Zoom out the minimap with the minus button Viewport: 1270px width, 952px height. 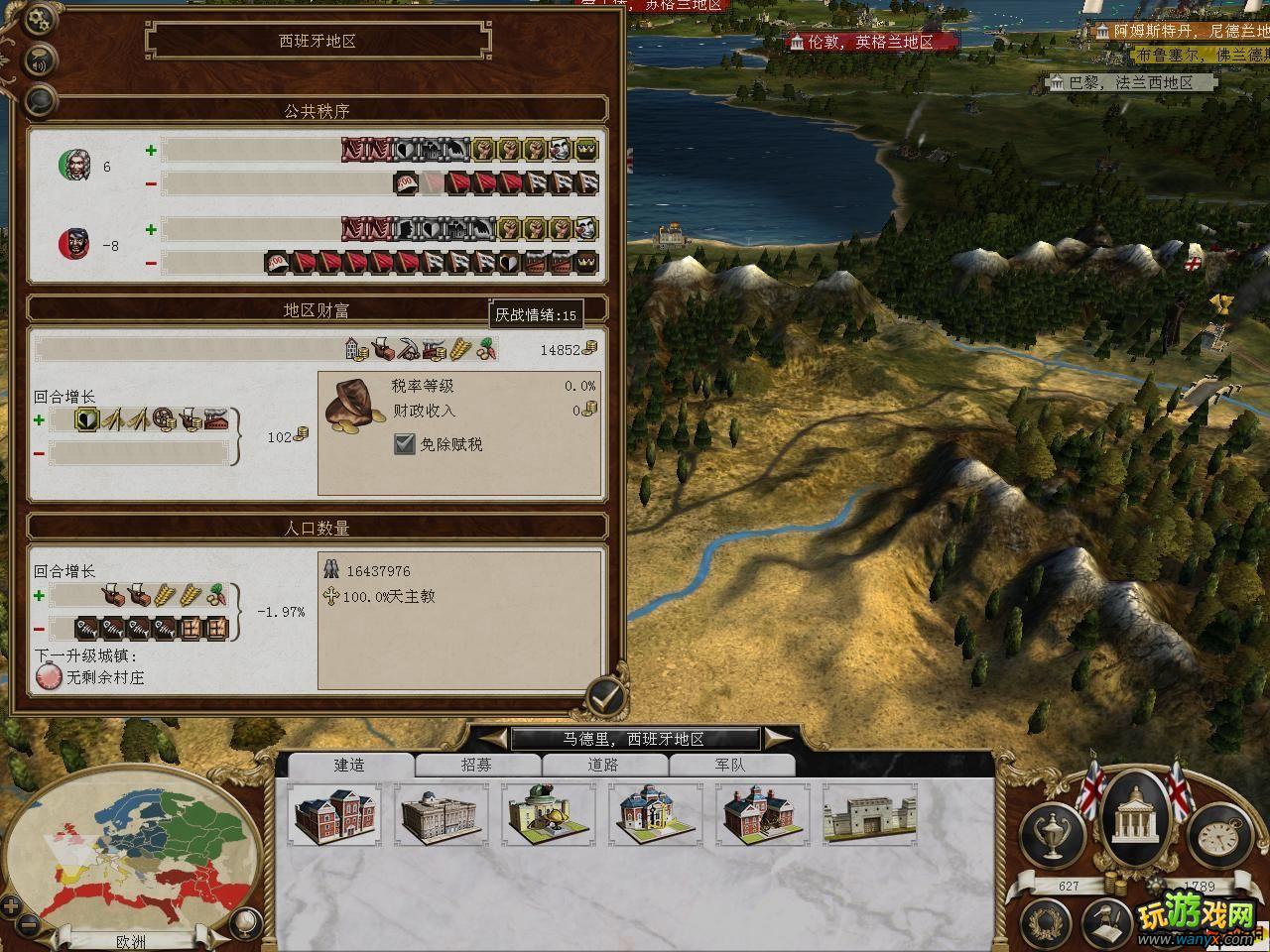(x=29, y=925)
